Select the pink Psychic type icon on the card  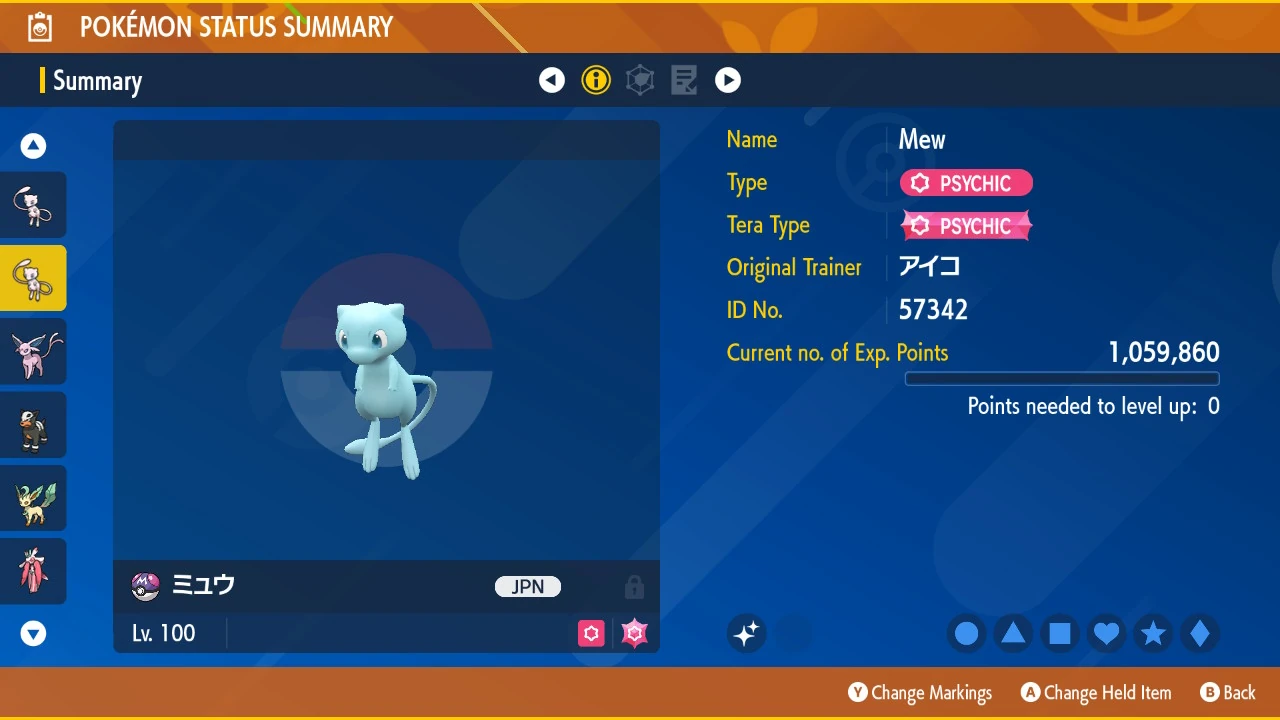point(591,633)
